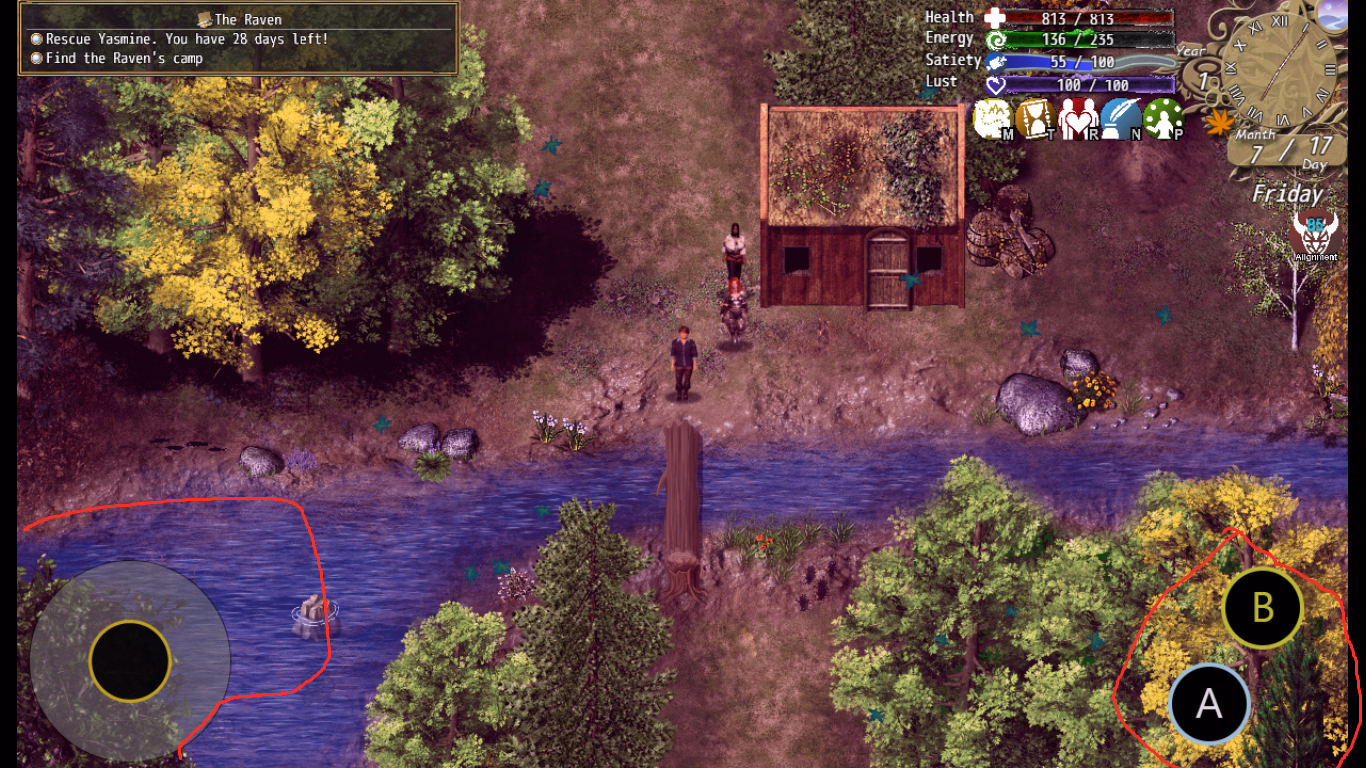The image size is (1366, 768).
Task: Tap the virtual joystick thumb pad
Action: point(130,661)
